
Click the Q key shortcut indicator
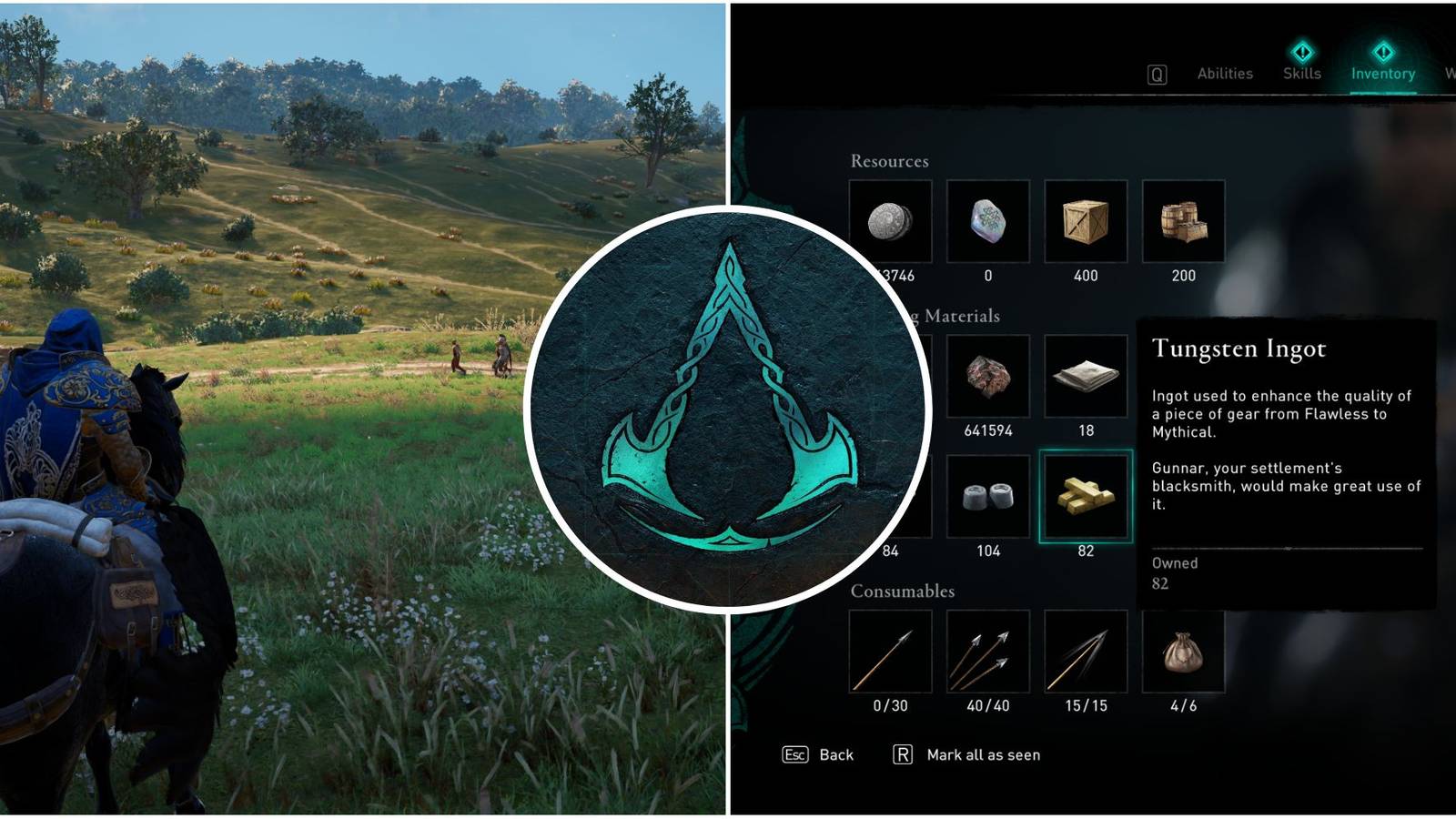(x=1157, y=74)
